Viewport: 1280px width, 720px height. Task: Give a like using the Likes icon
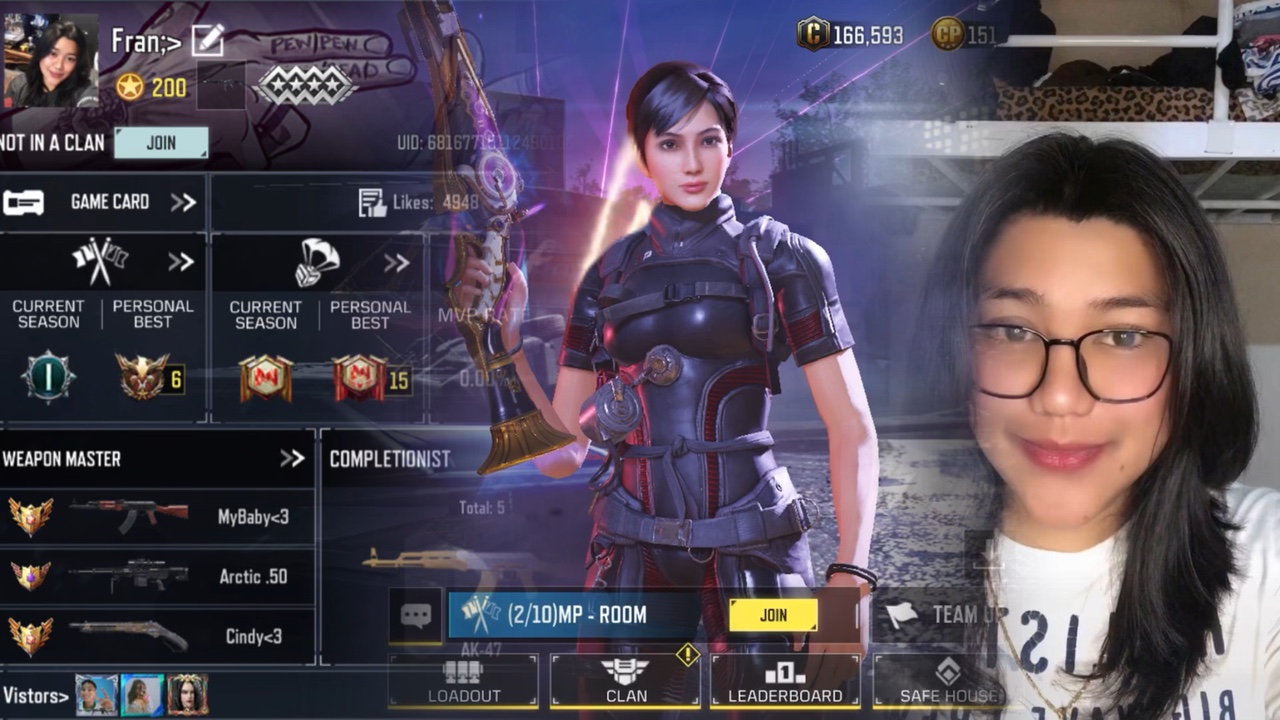[x=373, y=203]
